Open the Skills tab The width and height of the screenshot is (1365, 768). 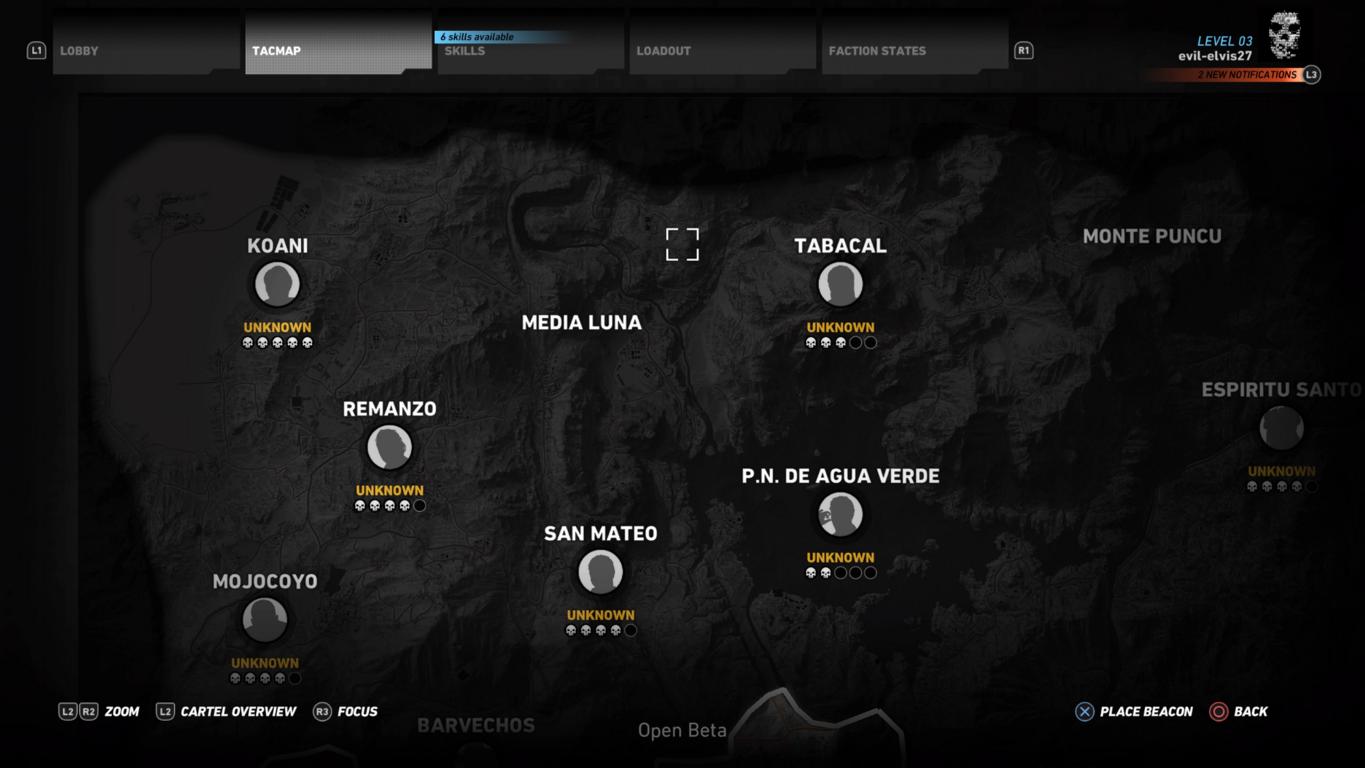(x=530, y=51)
